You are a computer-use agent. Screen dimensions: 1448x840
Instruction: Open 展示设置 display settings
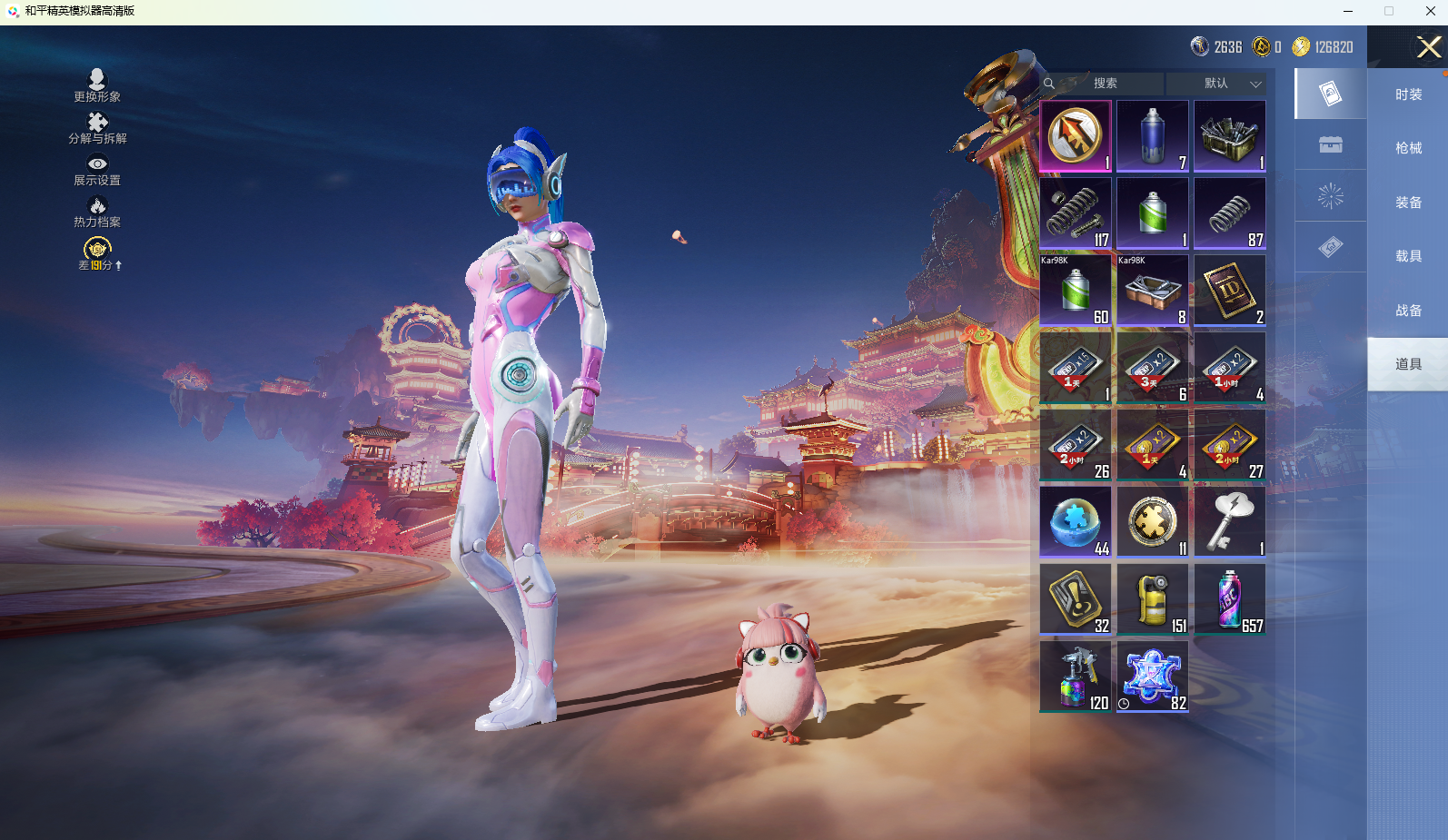coord(97,170)
